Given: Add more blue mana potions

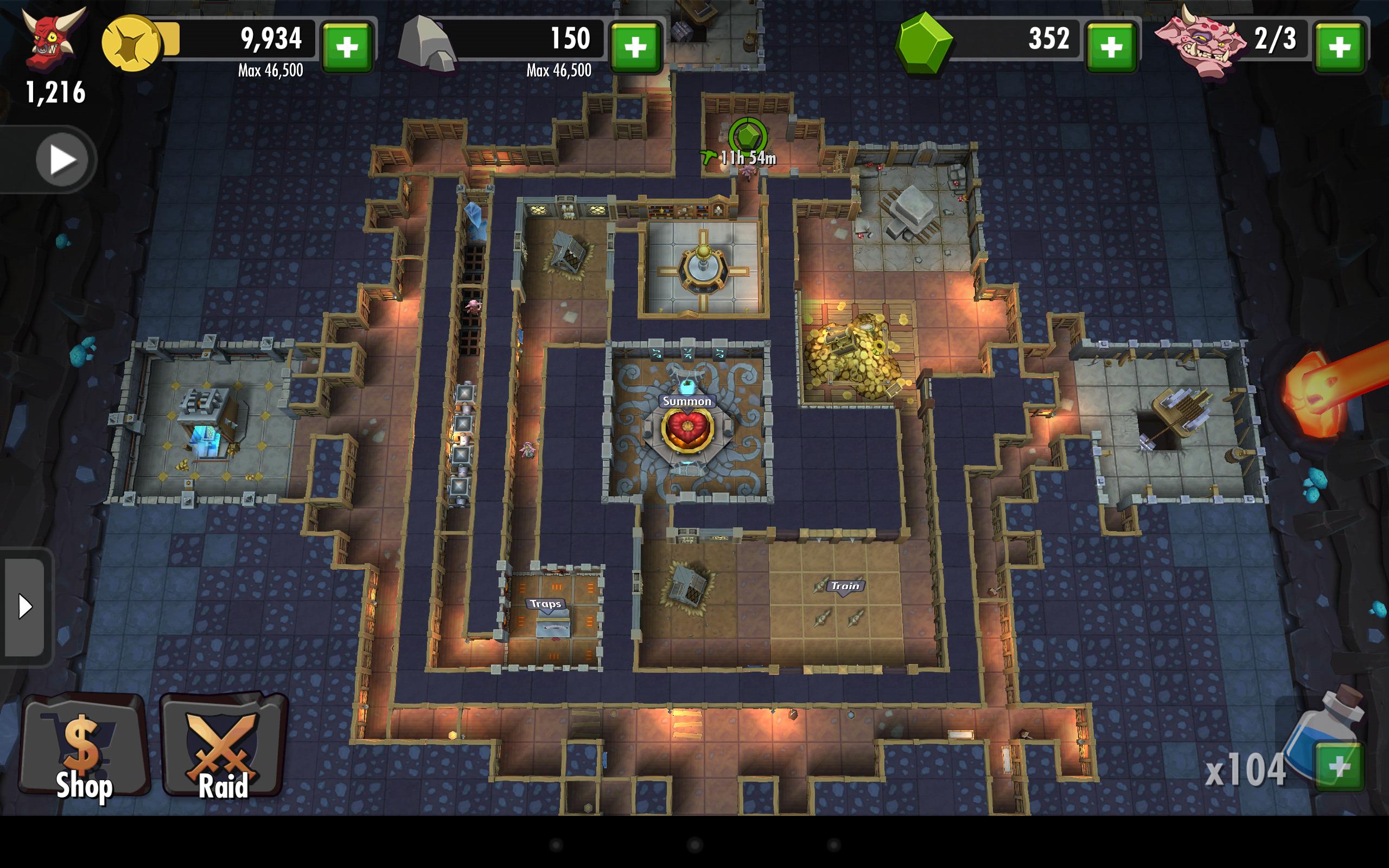Looking at the screenshot, I should click(1339, 767).
